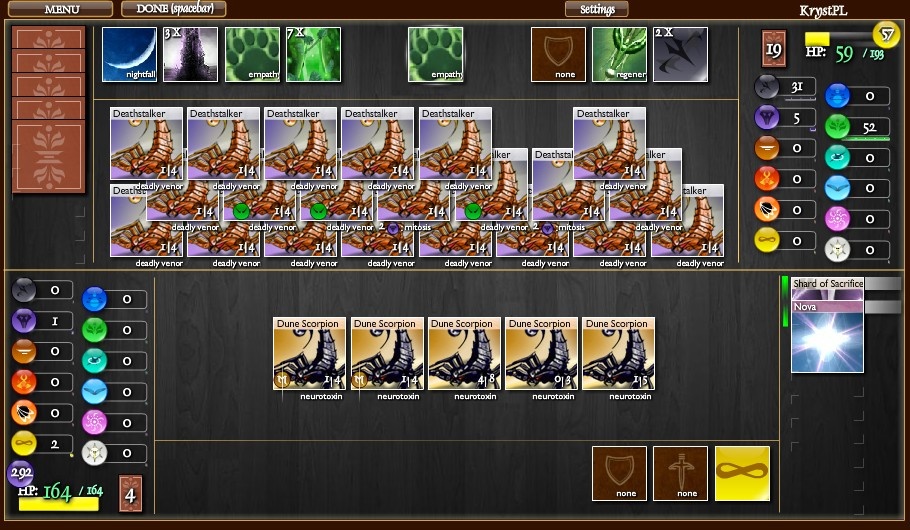910x530 pixels.
Task: End turn with the DONE button
Action: [x=174, y=9]
